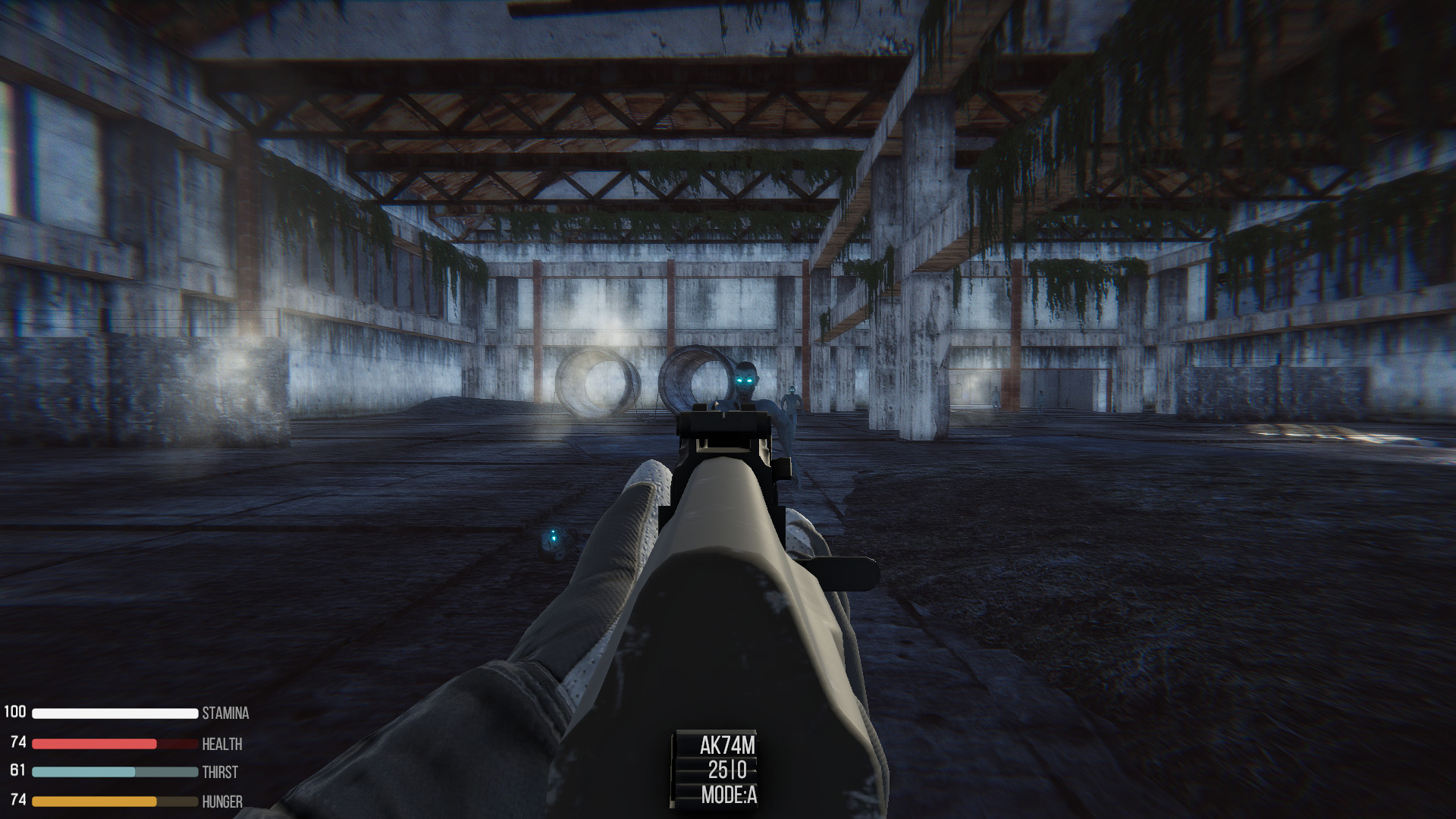1456x819 pixels.
Task: Click the health value reading 74
Action: point(18,743)
